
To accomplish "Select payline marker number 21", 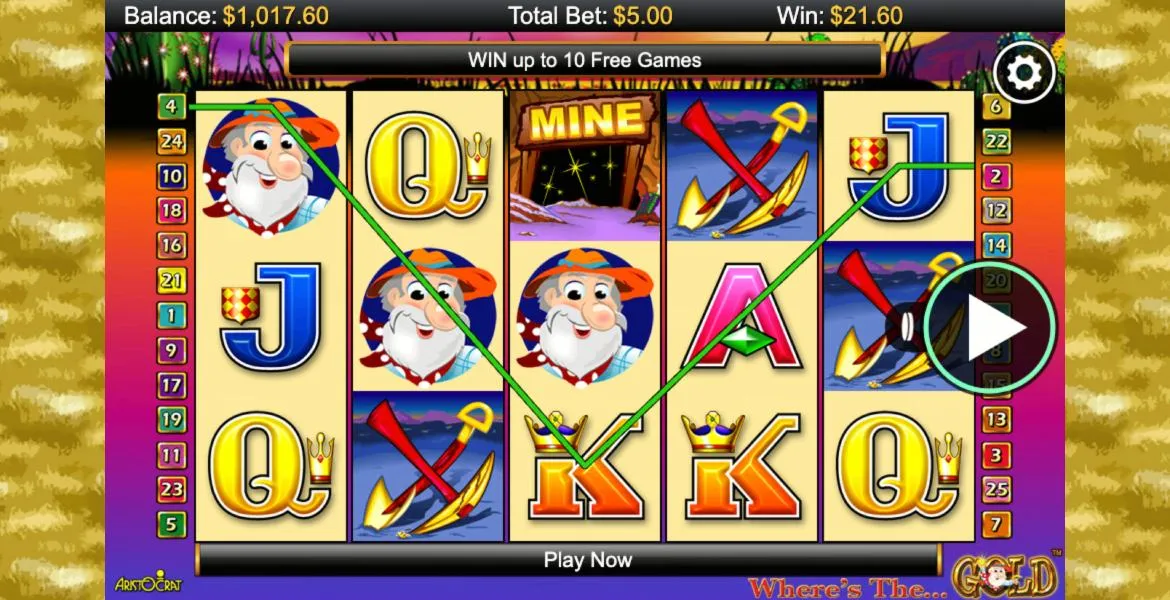I will (x=171, y=280).
